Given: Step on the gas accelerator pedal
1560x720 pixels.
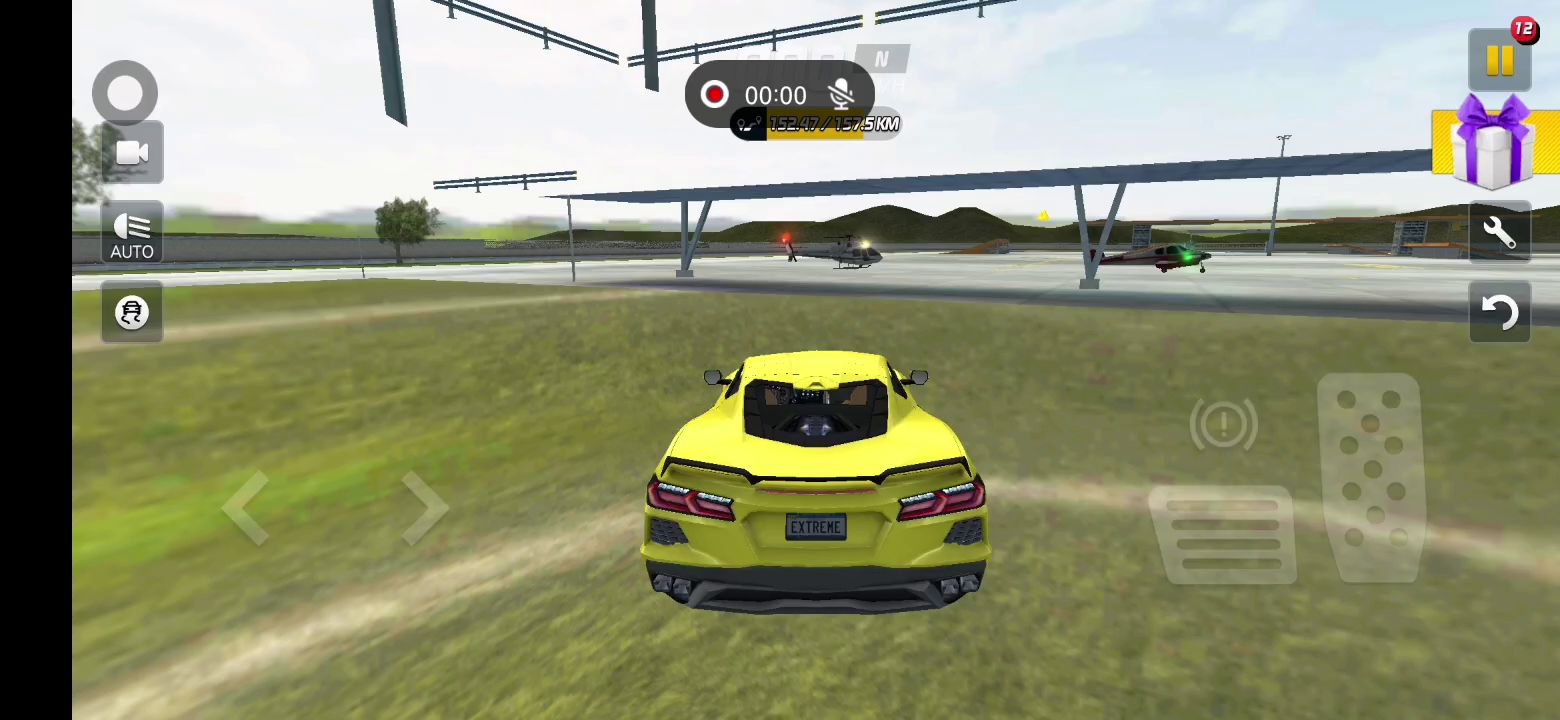Looking at the screenshot, I should pos(1371,478).
